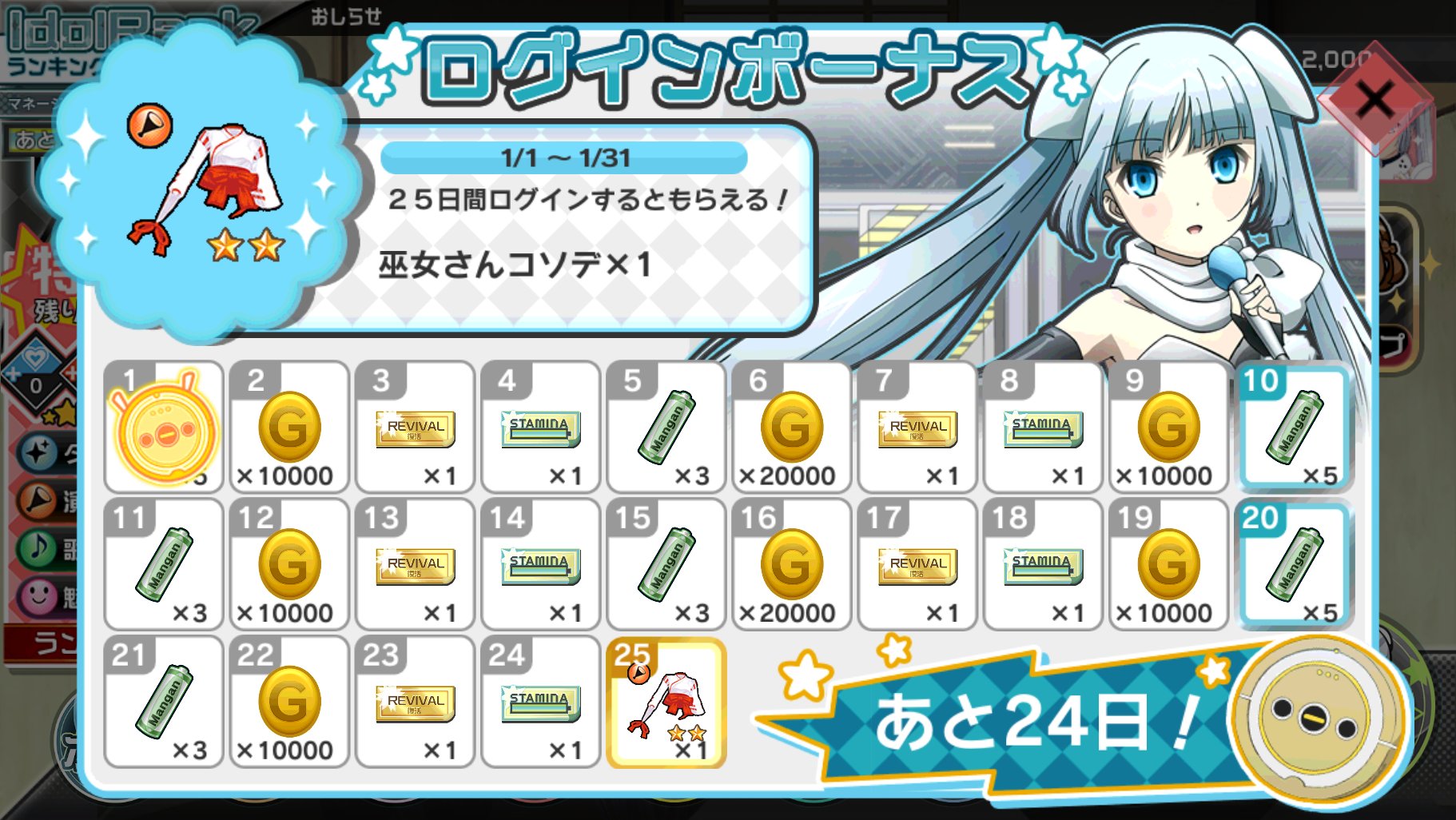
Task: Select day 21 Mangan battery ×3 tile
Action: point(164,702)
